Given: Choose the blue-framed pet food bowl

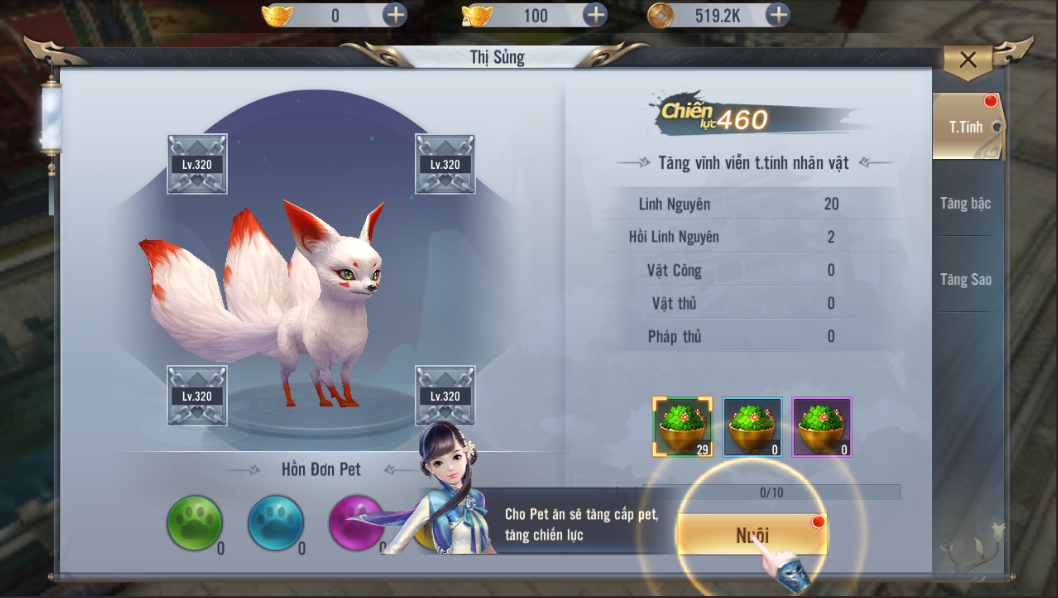Looking at the screenshot, I should pos(752,427).
